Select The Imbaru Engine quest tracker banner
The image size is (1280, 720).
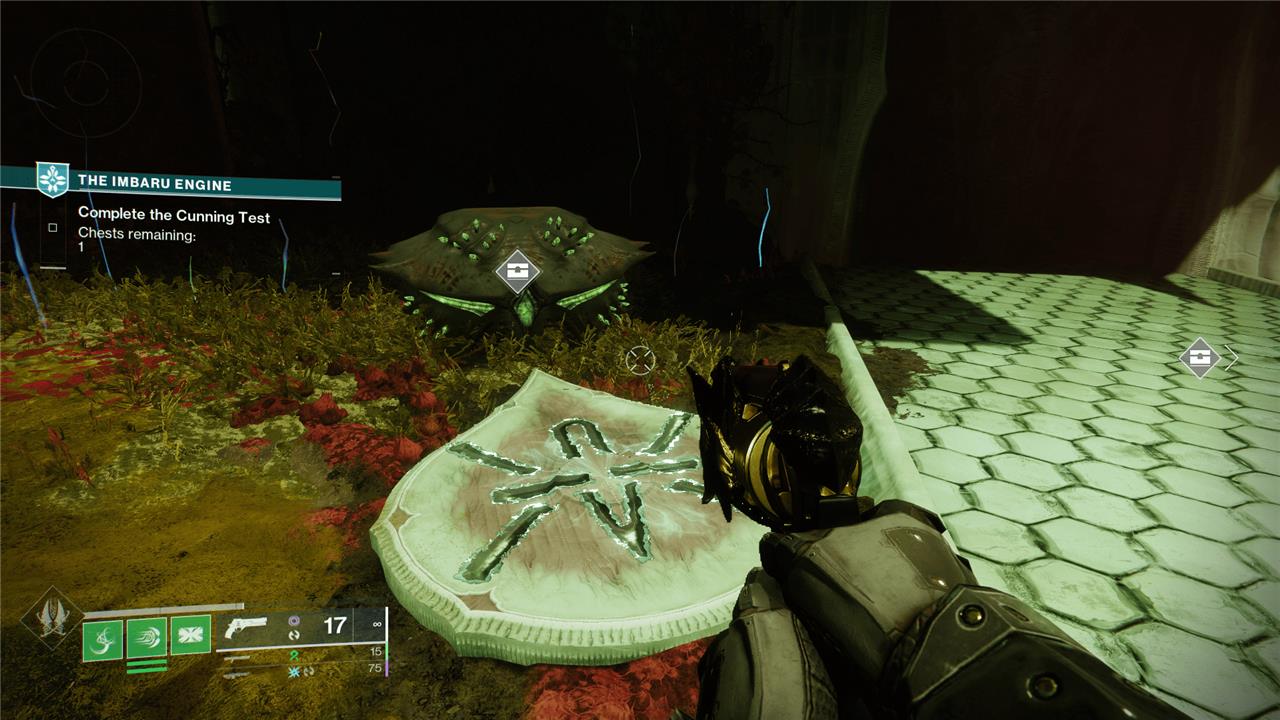click(170, 184)
